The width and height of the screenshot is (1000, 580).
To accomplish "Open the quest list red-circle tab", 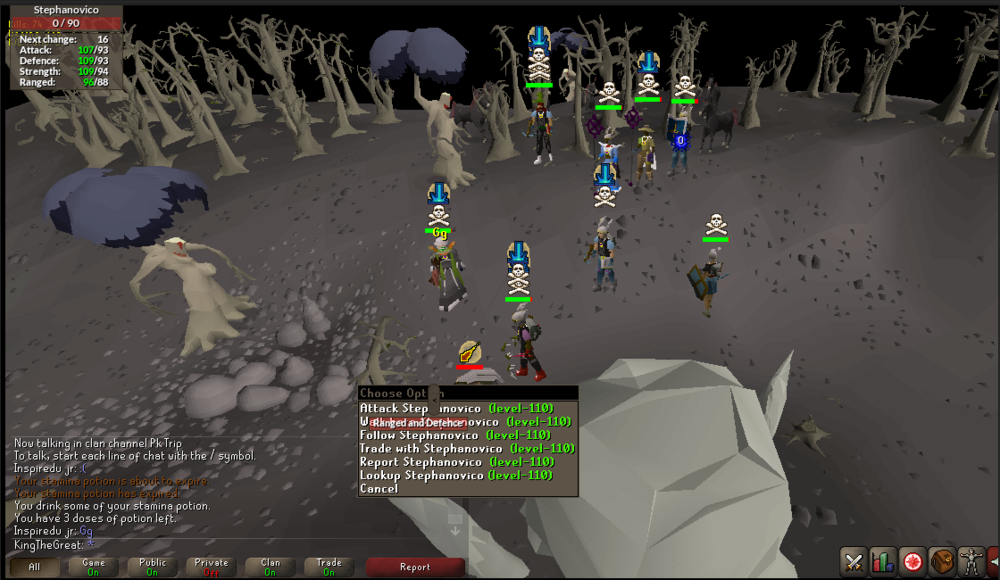I will pyautogui.click(x=912, y=562).
